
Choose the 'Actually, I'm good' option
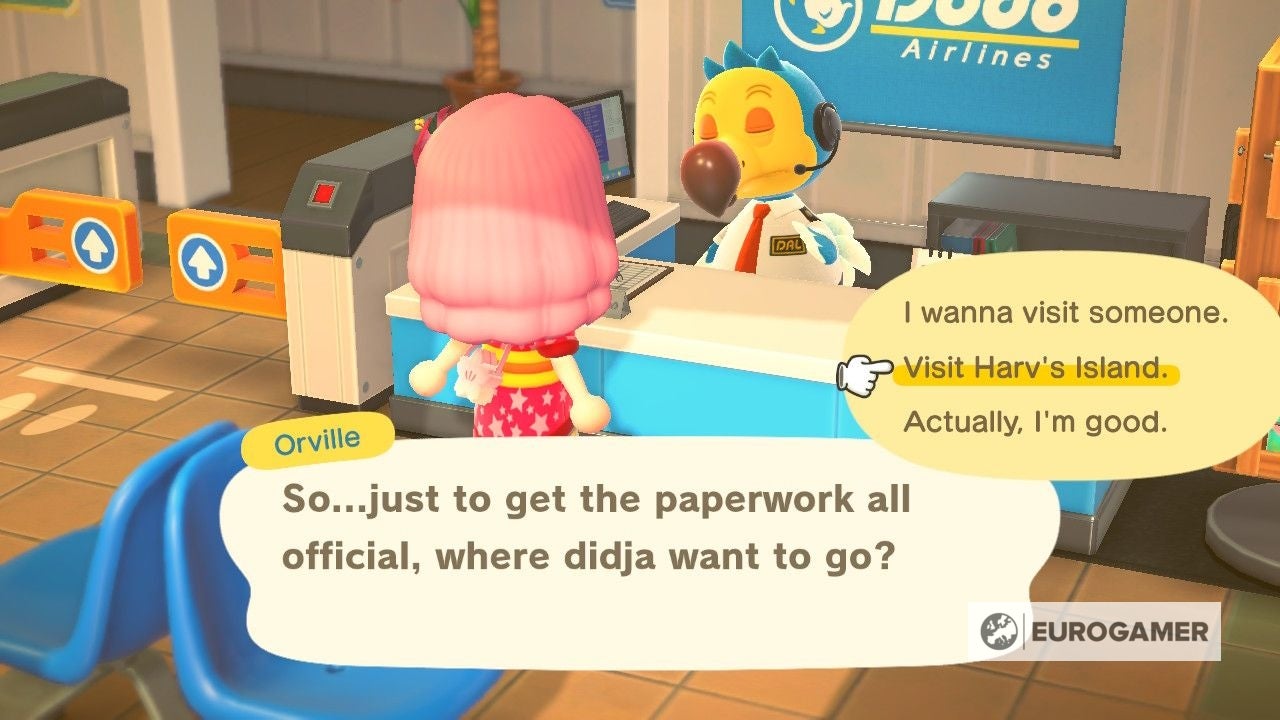pyautogui.click(x=1036, y=423)
